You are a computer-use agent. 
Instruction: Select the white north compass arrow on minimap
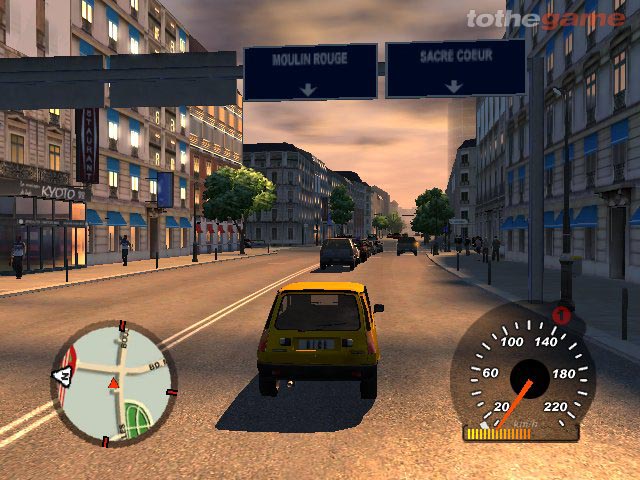[62, 376]
